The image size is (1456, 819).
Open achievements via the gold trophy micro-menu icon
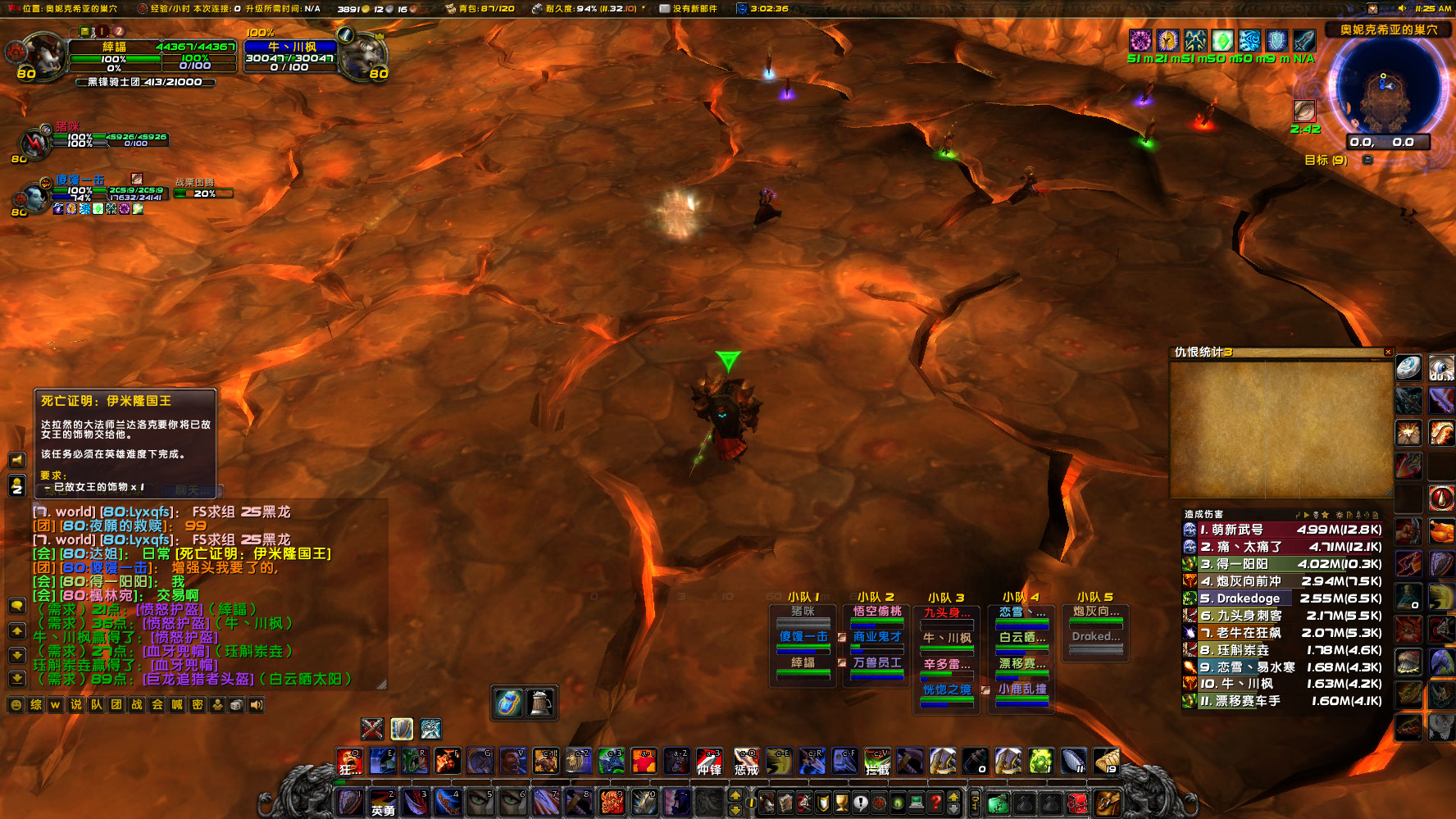tap(841, 803)
